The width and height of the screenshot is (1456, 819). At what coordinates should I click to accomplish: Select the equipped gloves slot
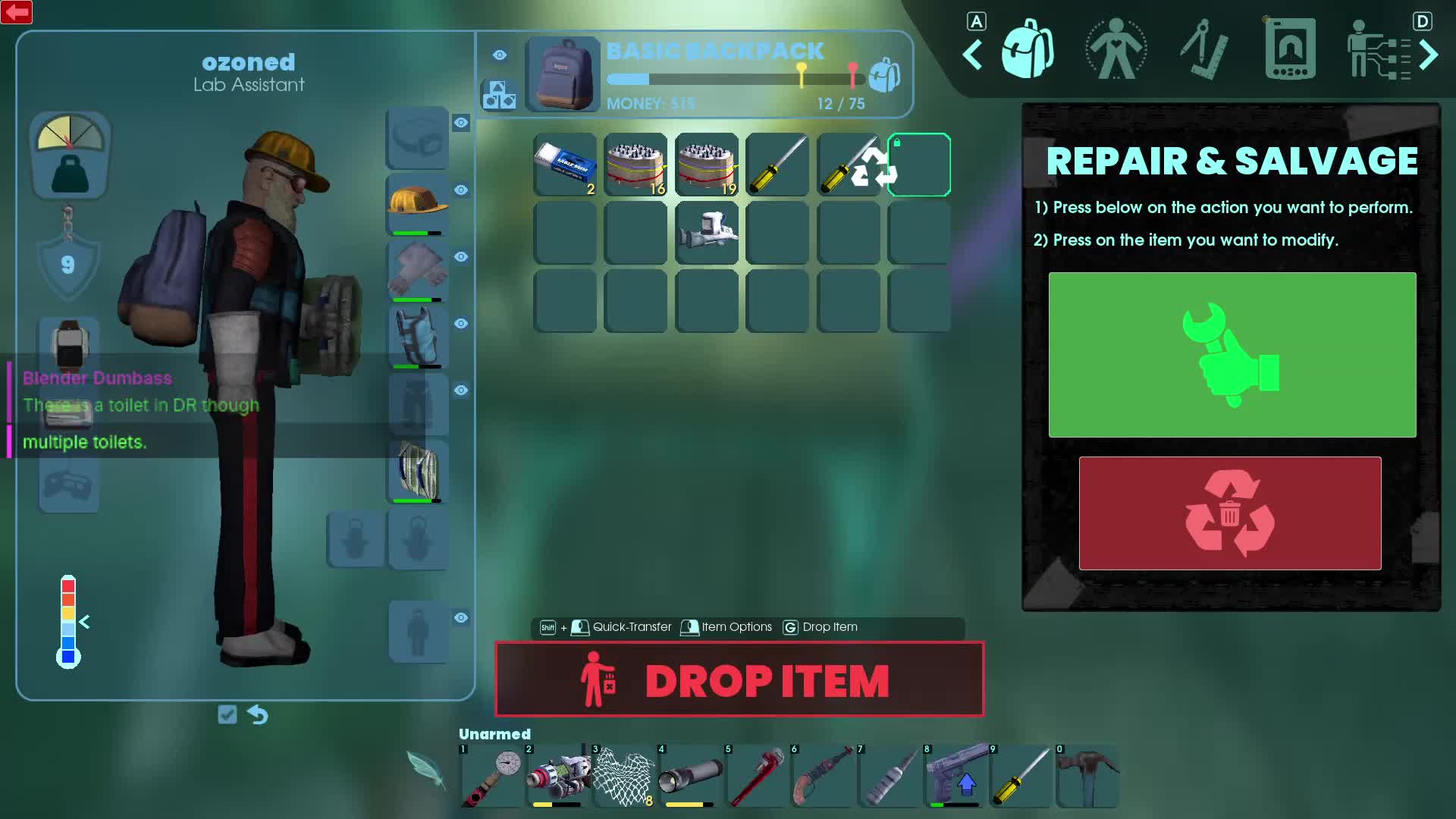[x=417, y=270]
